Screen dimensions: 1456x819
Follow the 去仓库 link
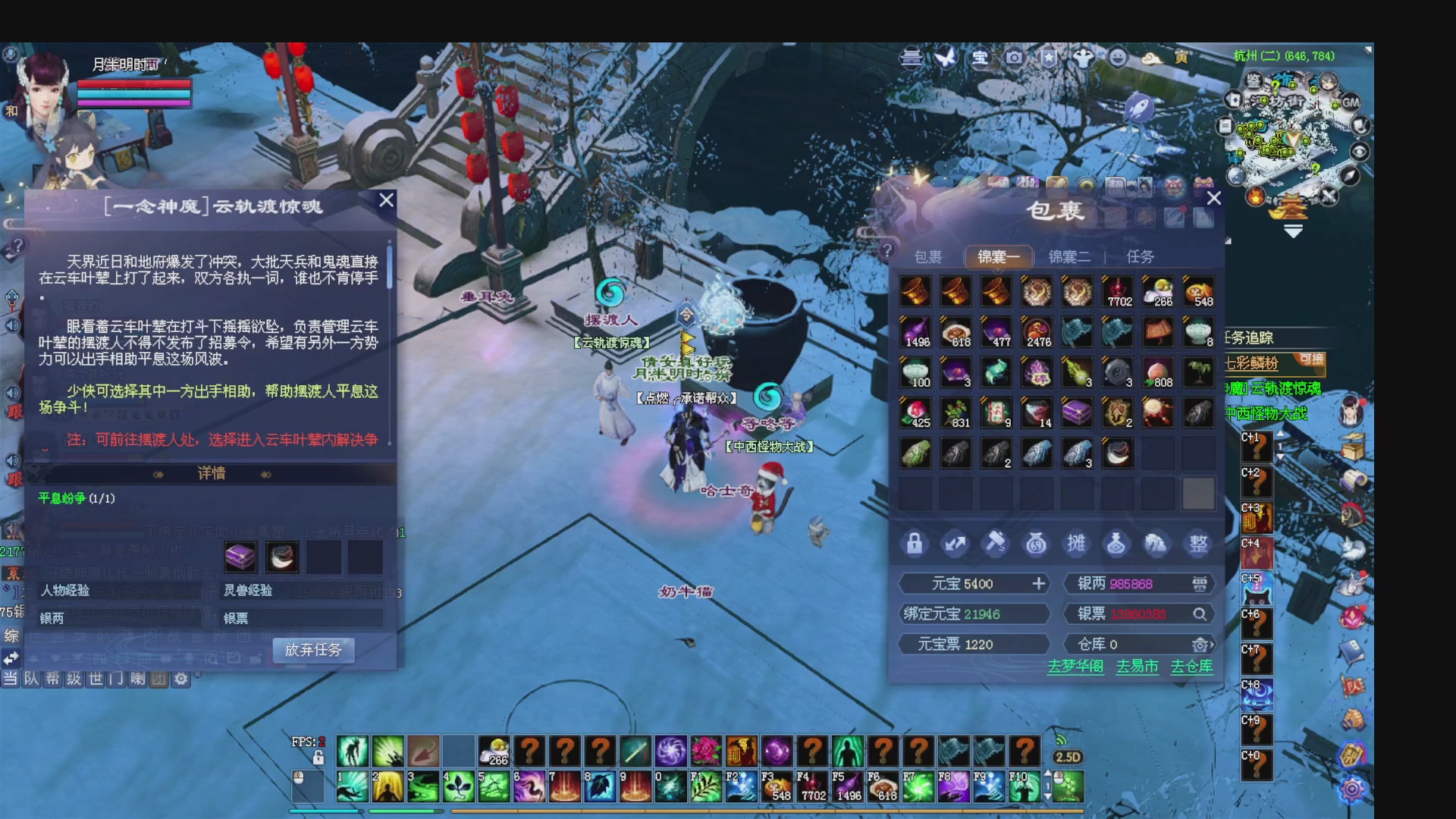tap(1191, 667)
